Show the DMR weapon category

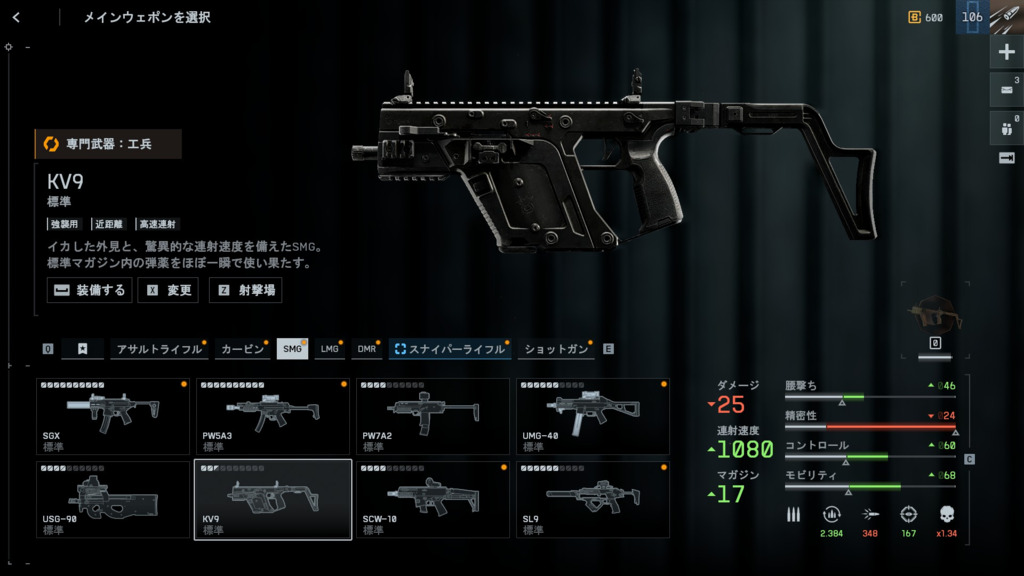point(367,349)
